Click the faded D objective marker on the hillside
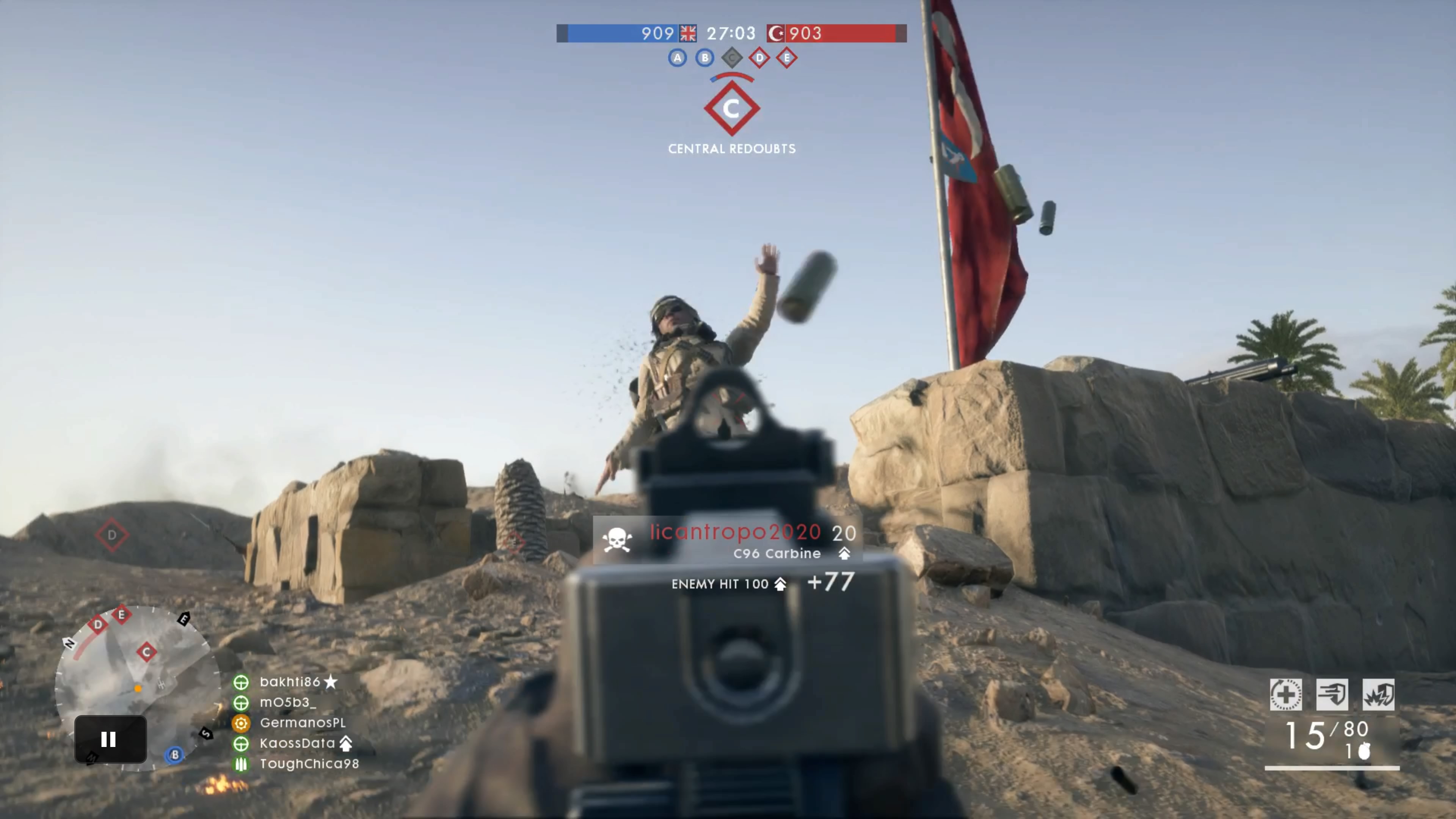 pos(112,535)
